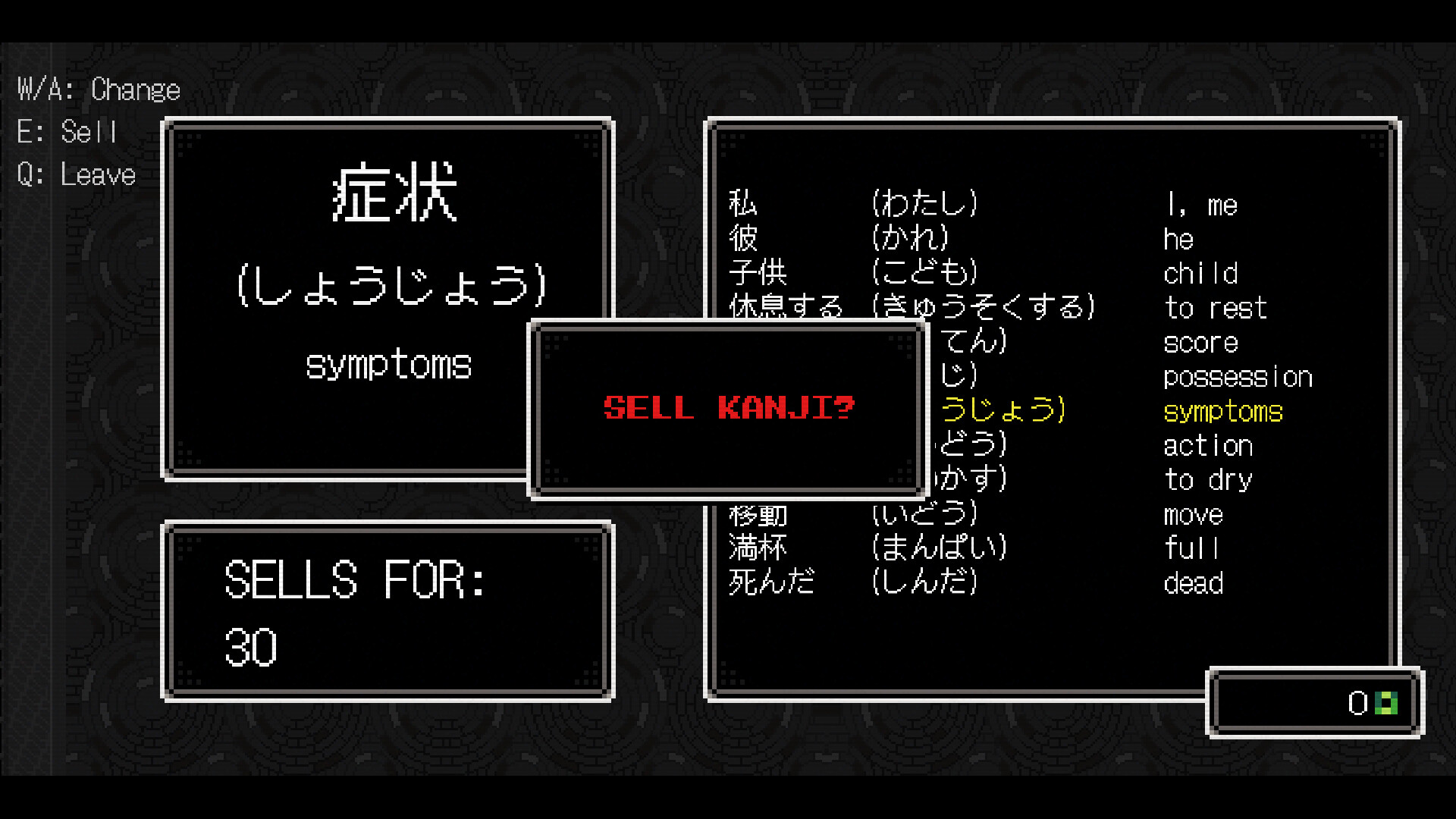This screenshot has height=819, width=1456.
Task: Confirm the SELL KANJI? dialog
Action: pos(726,408)
